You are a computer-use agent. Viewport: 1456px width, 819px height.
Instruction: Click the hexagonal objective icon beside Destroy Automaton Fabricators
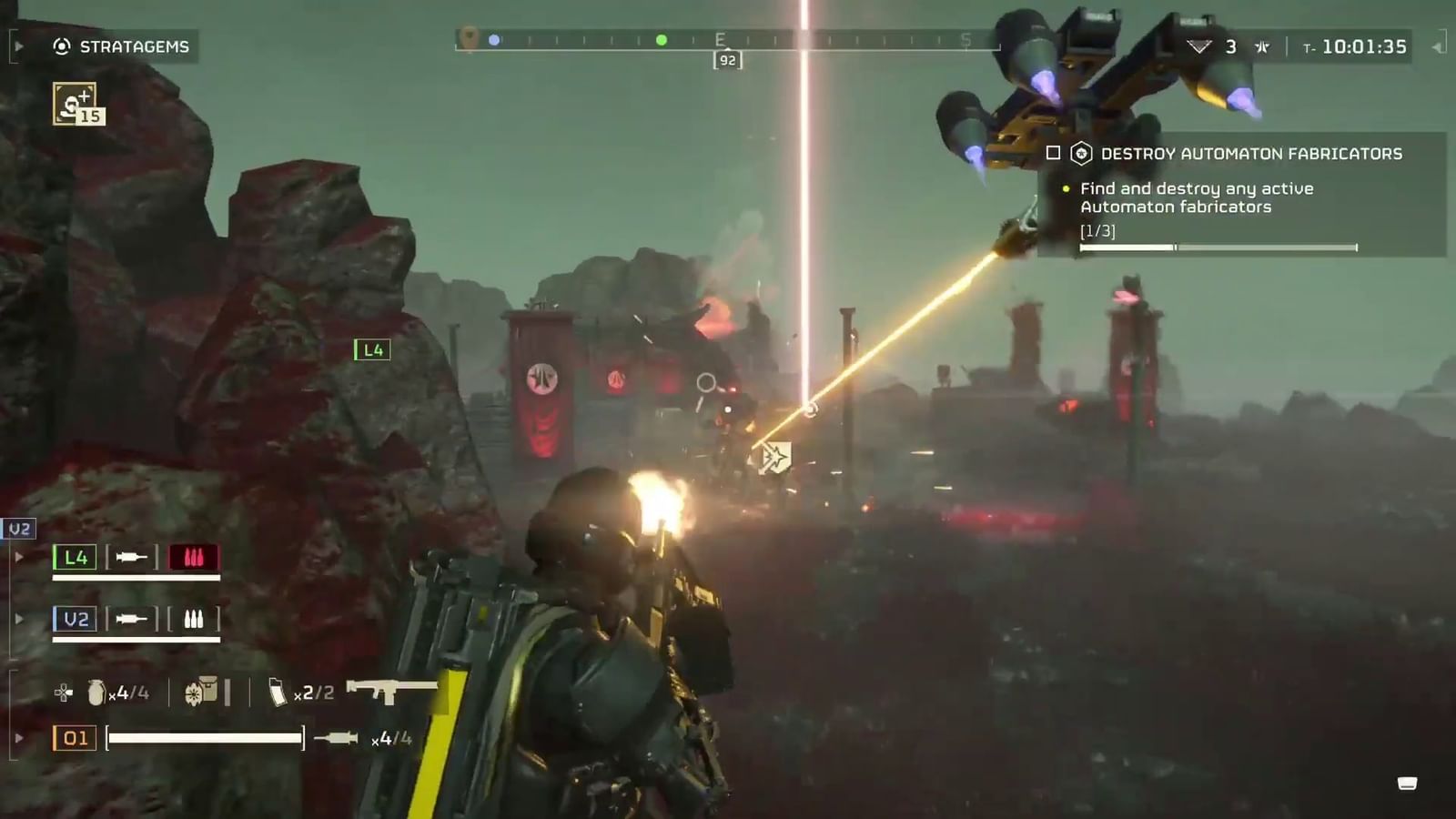(x=1081, y=154)
